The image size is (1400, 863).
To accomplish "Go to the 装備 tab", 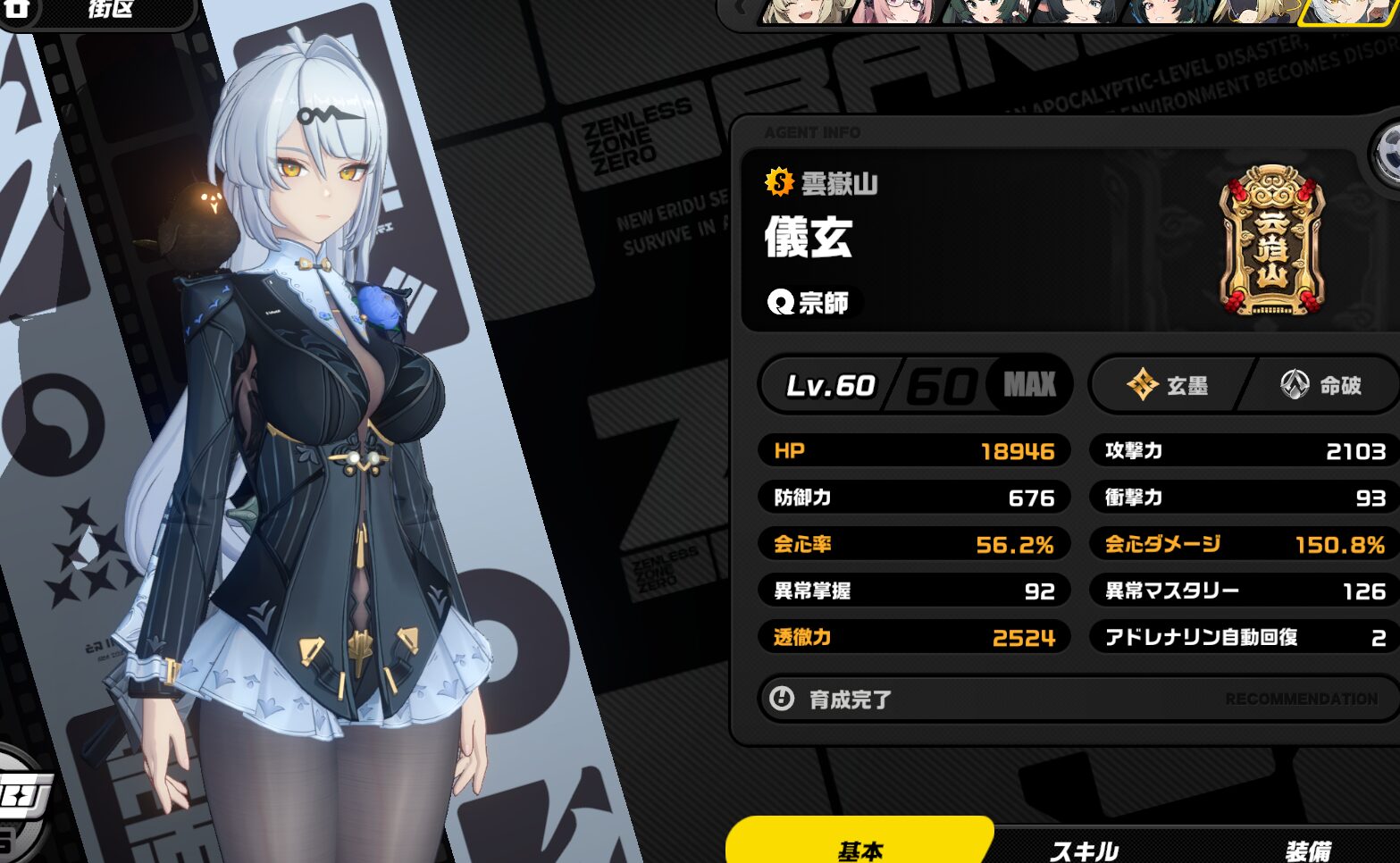I will click(1308, 848).
